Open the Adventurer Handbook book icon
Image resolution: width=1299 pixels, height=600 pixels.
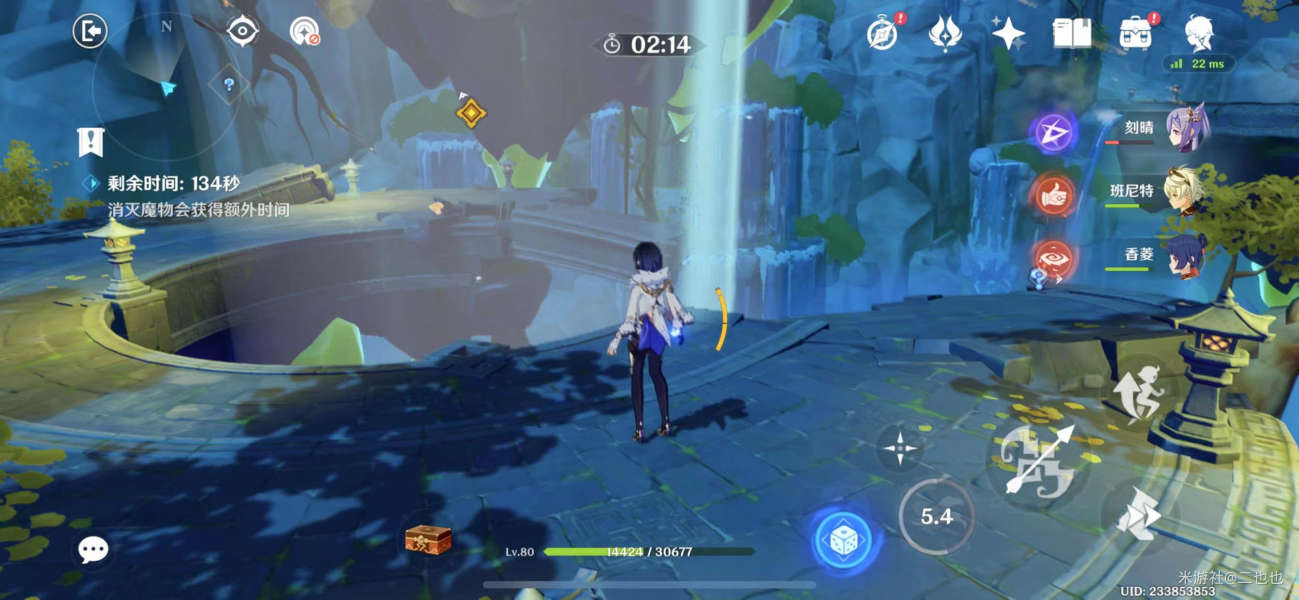(x=1072, y=33)
